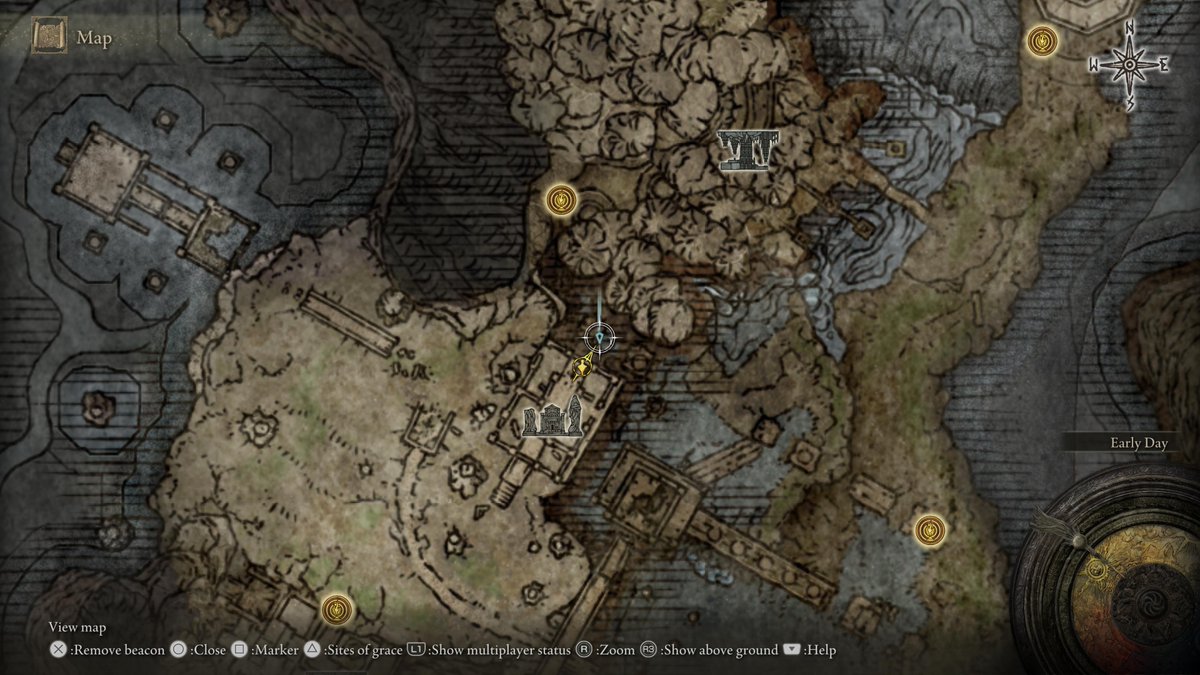Select the site of grace beside the compass
The height and width of the screenshot is (675, 1200).
(1044, 41)
